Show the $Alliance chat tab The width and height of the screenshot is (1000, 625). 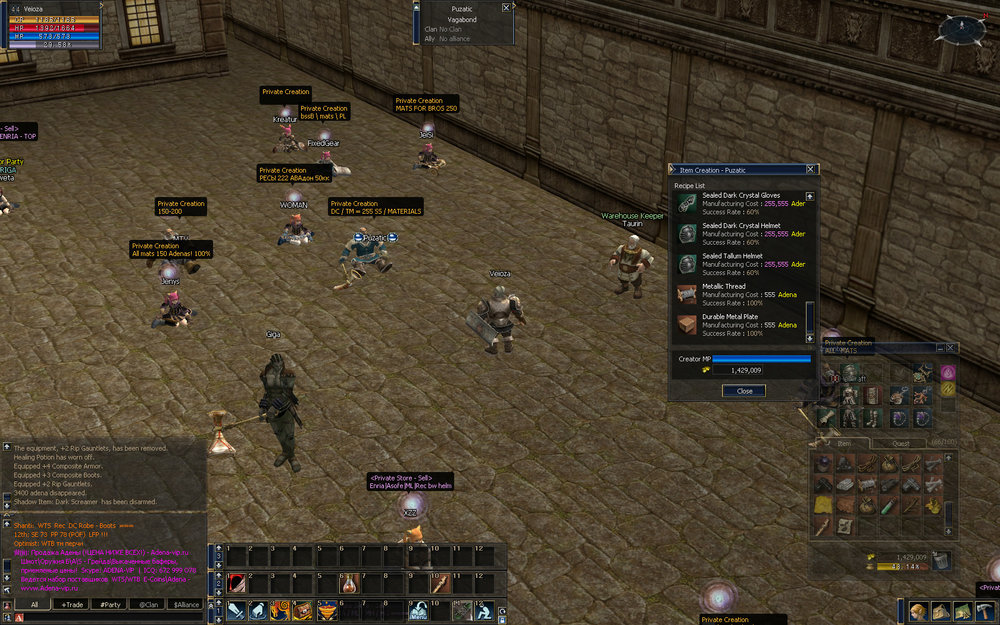[x=187, y=604]
